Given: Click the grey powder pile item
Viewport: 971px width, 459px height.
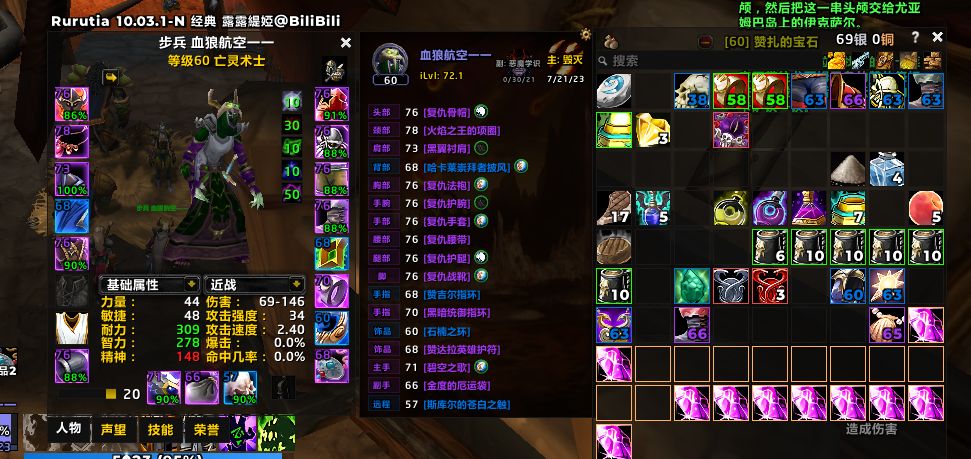Looking at the screenshot, I should point(848,168).
